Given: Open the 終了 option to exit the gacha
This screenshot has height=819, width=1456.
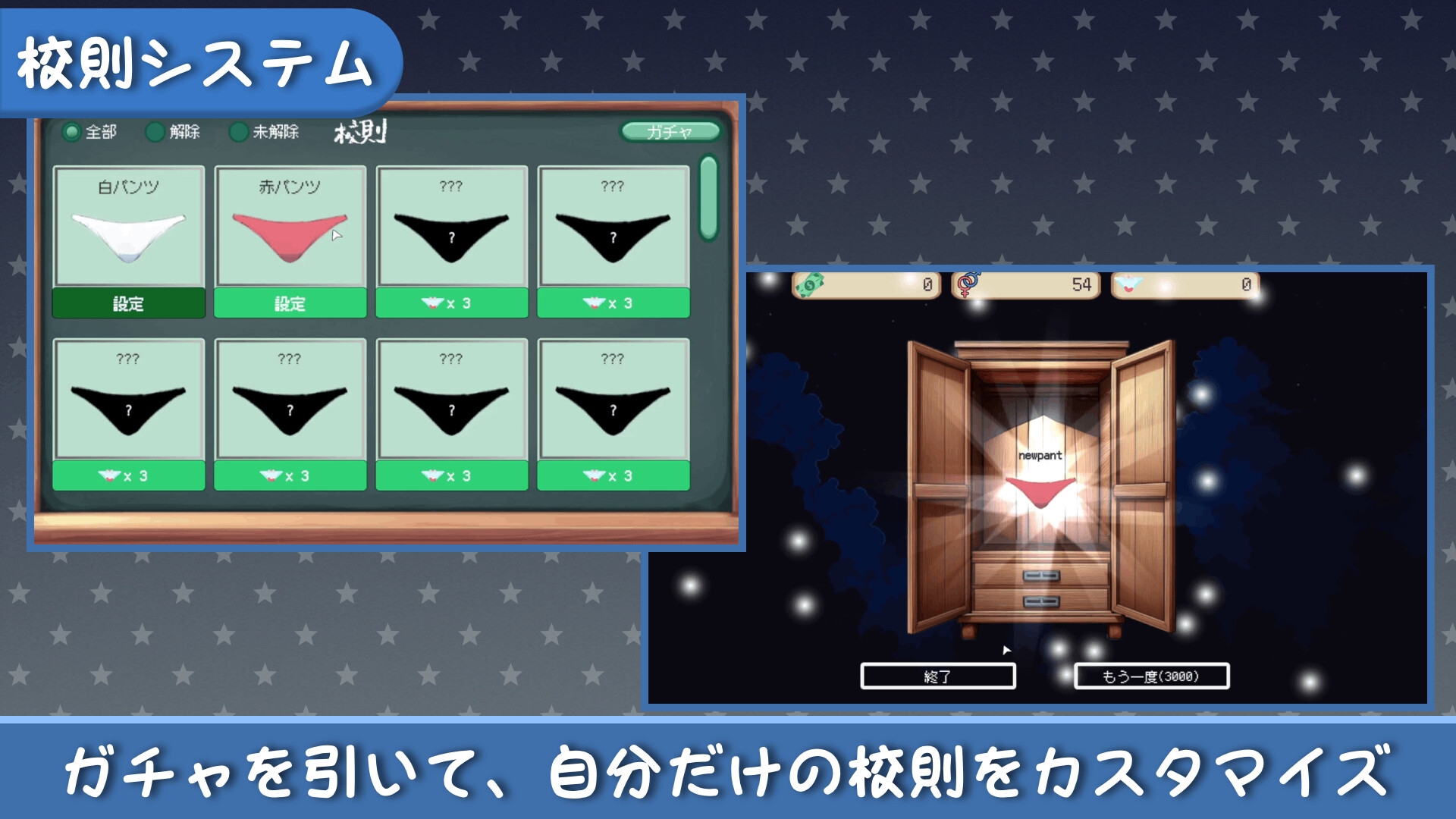Looking at the screenshot, I should coord(937,676).
